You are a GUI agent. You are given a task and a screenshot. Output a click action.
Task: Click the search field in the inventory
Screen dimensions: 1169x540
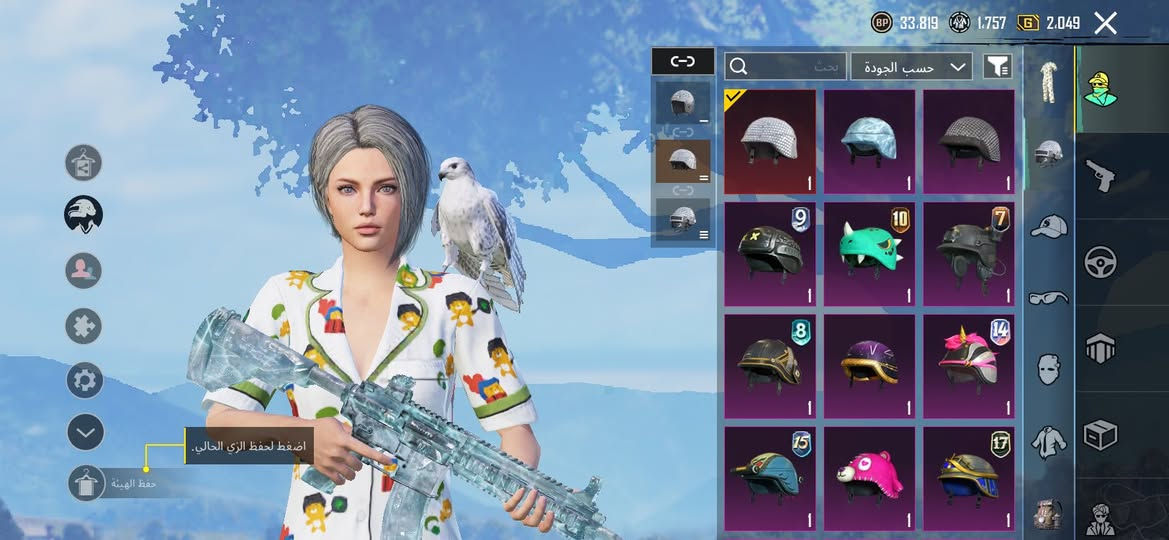point(787,67)
